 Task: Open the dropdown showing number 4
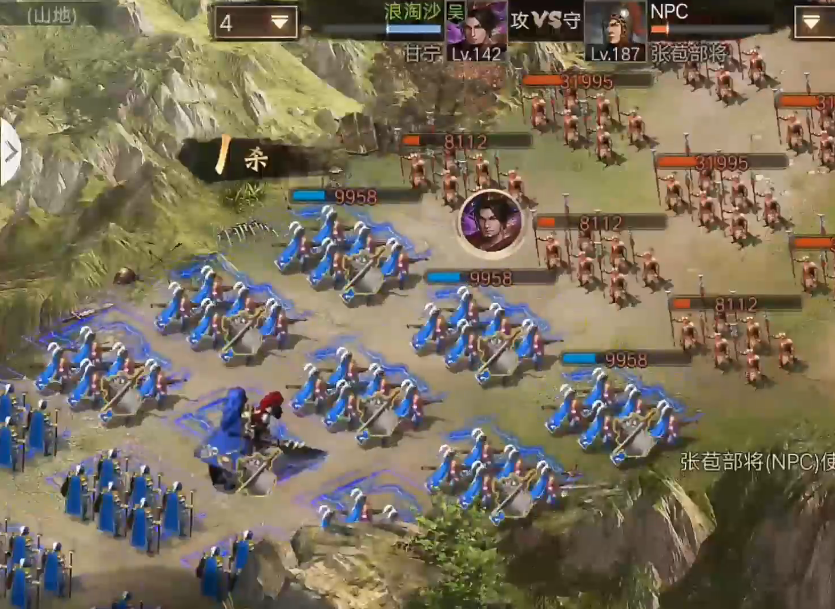point(255,22)
